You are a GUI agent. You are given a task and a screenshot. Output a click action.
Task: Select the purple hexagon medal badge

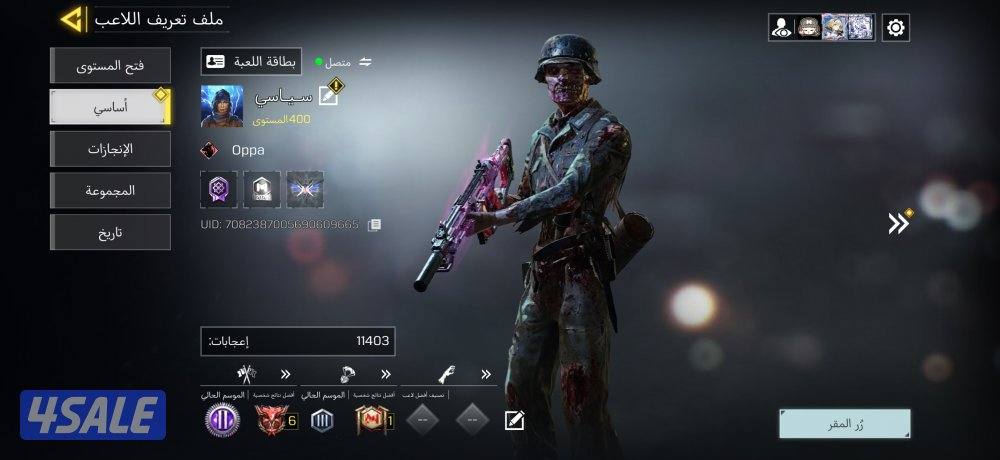(219, 189)
